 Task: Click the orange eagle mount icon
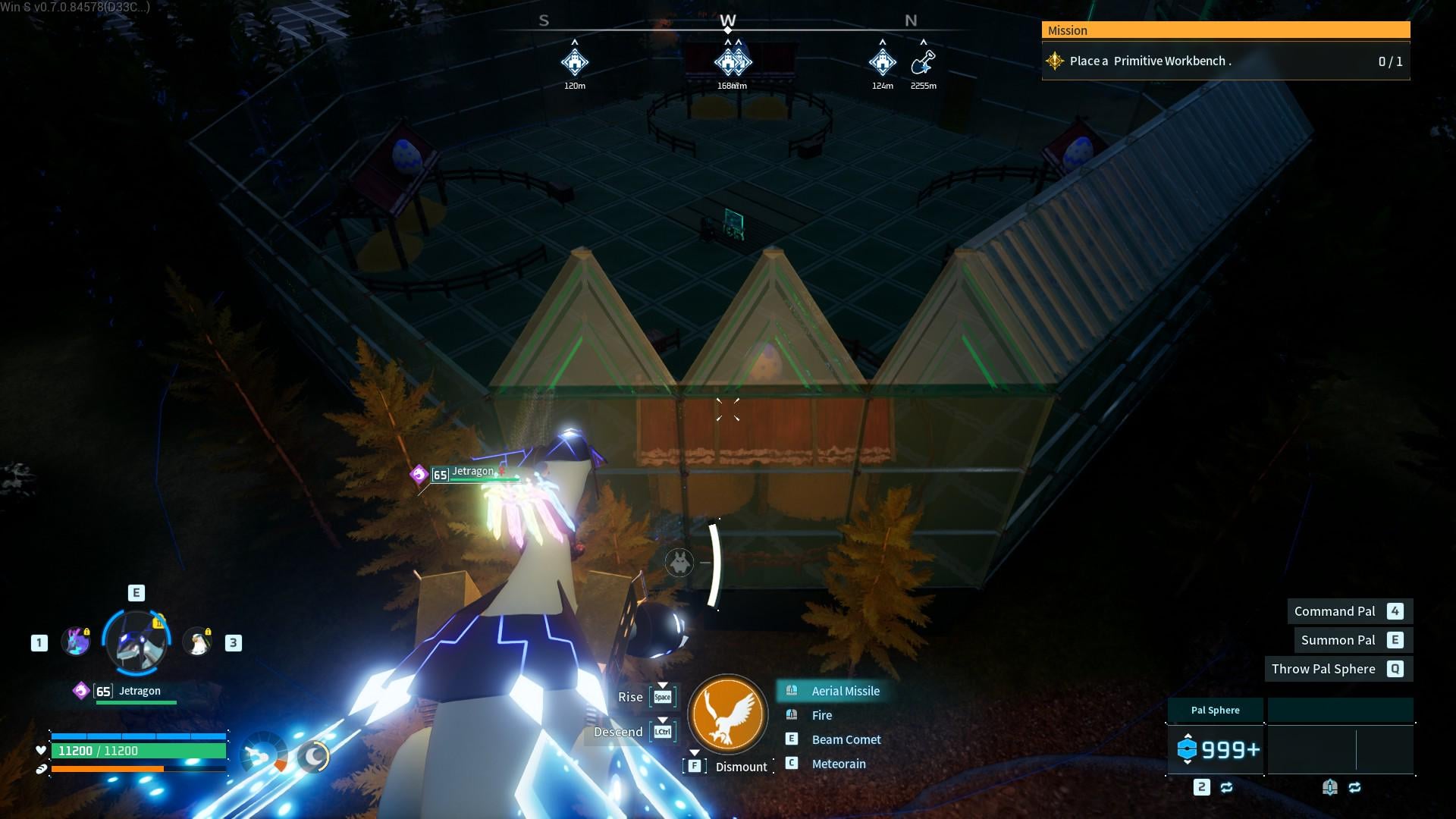727,714
